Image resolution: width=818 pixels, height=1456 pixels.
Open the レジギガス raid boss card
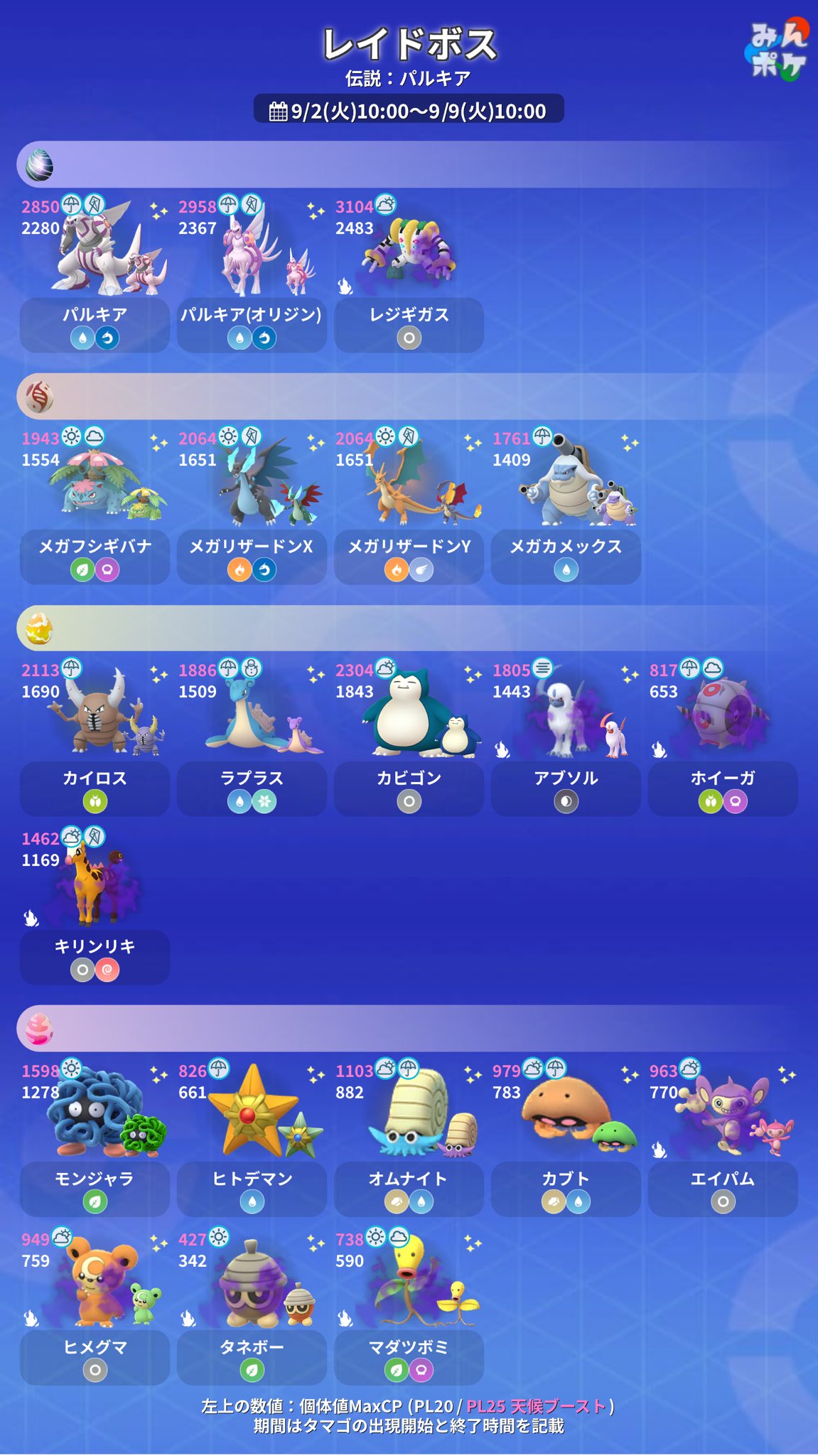click(x=409, y=274)
